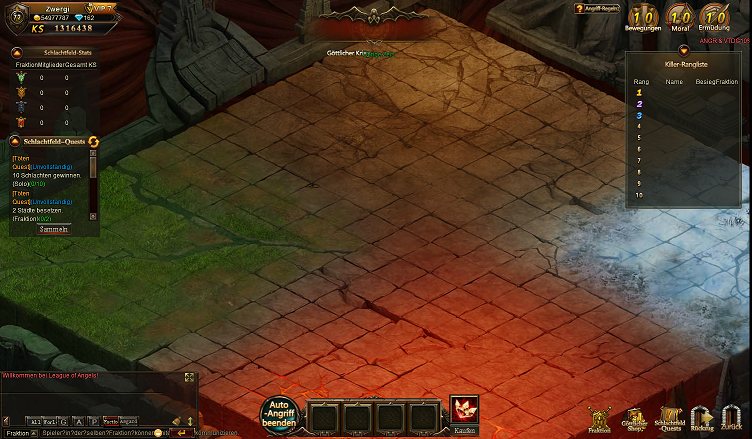Click the Rückzug retreat icon
The width and height of the screenshot is (752, 439).
point(702,418)
